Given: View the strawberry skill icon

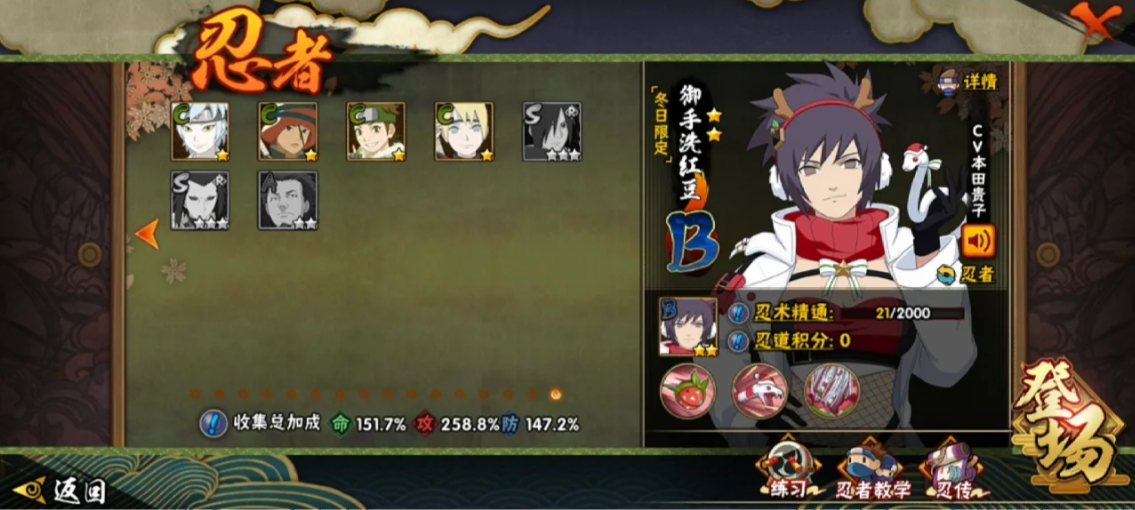Looking at the screenshot, I should click(686, 387).
